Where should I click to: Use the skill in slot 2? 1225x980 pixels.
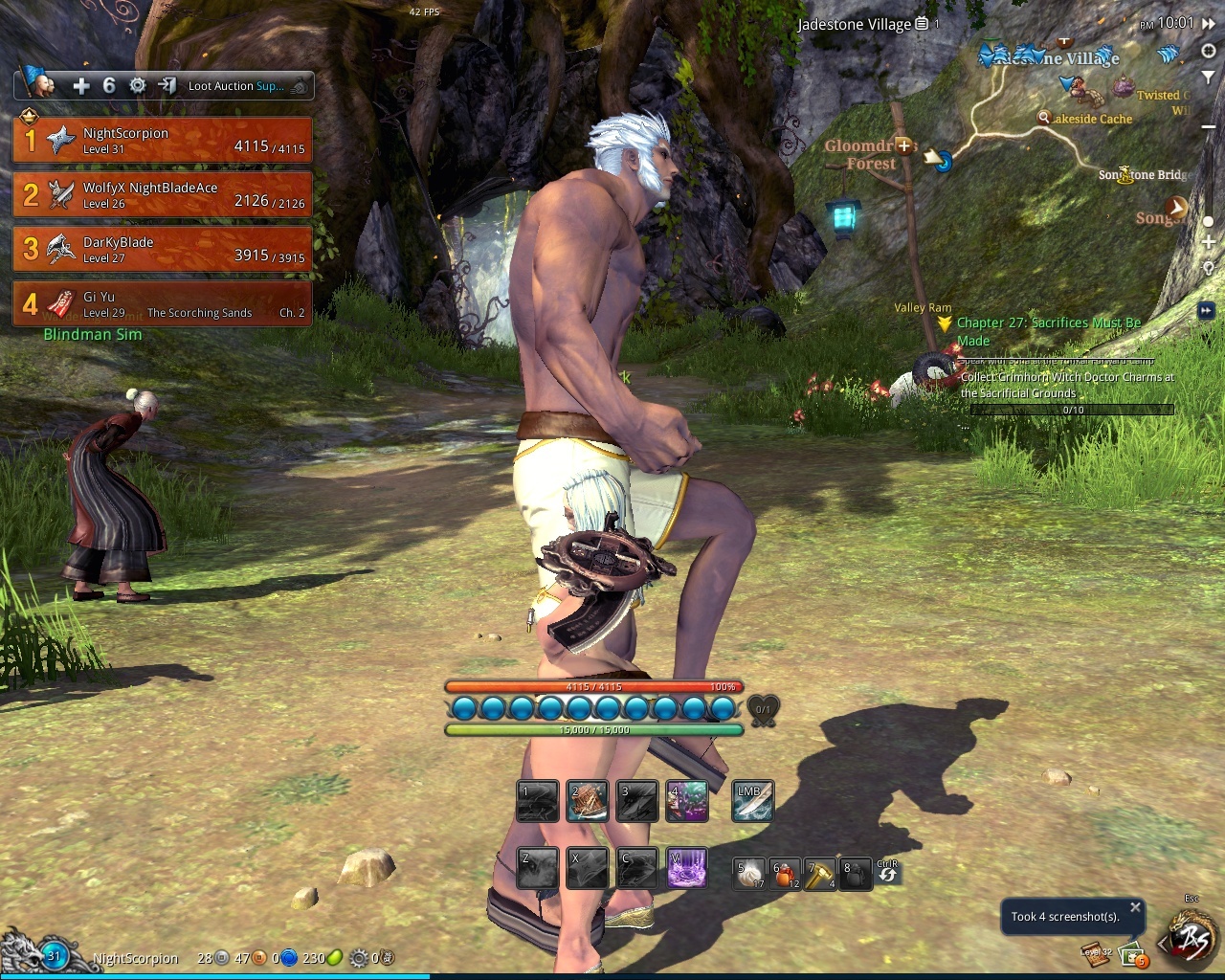588,802
